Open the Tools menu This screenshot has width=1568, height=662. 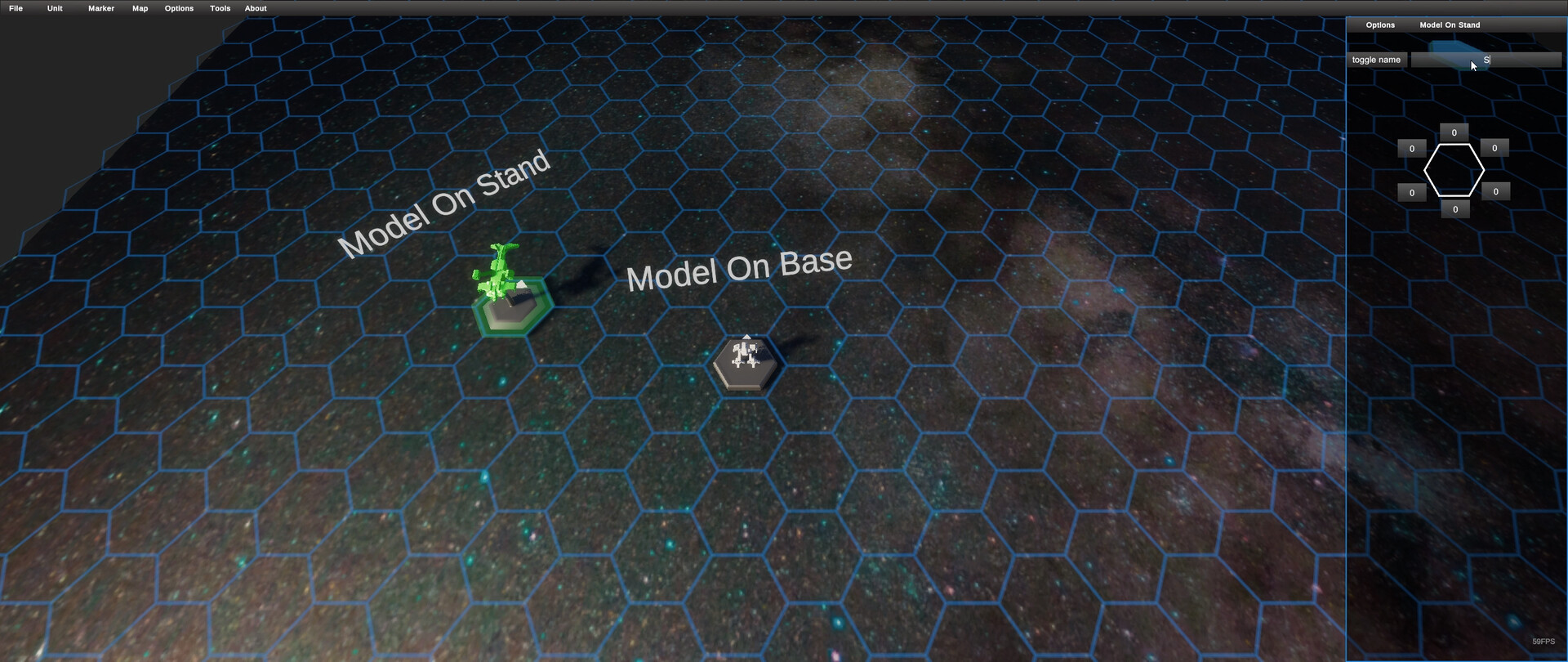(x=219, y=8)
